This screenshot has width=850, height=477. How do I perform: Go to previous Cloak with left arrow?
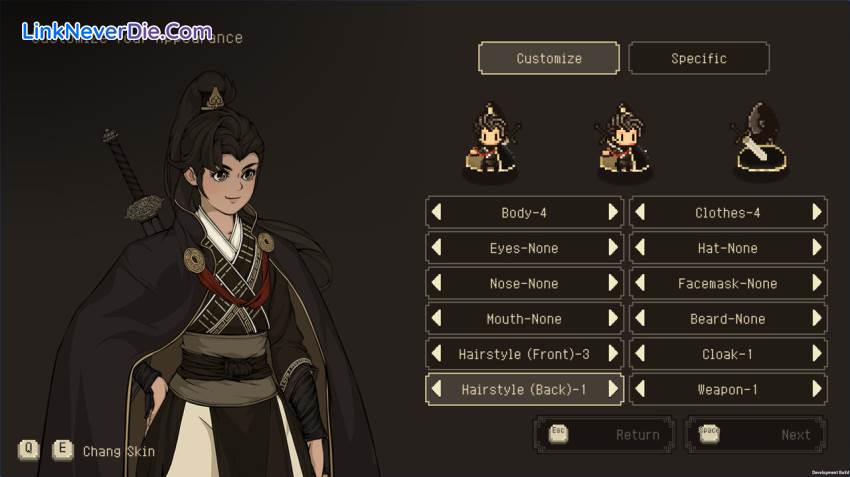[640, 354]
